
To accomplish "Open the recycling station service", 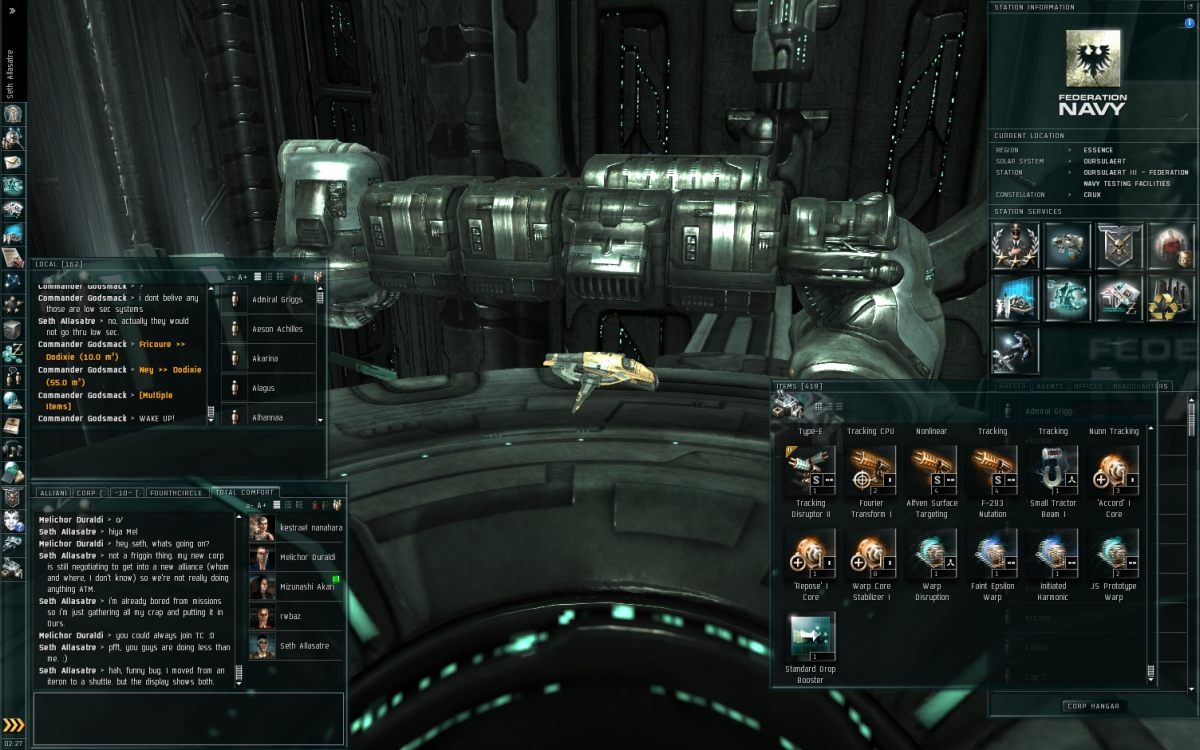I will (1171, 298).
